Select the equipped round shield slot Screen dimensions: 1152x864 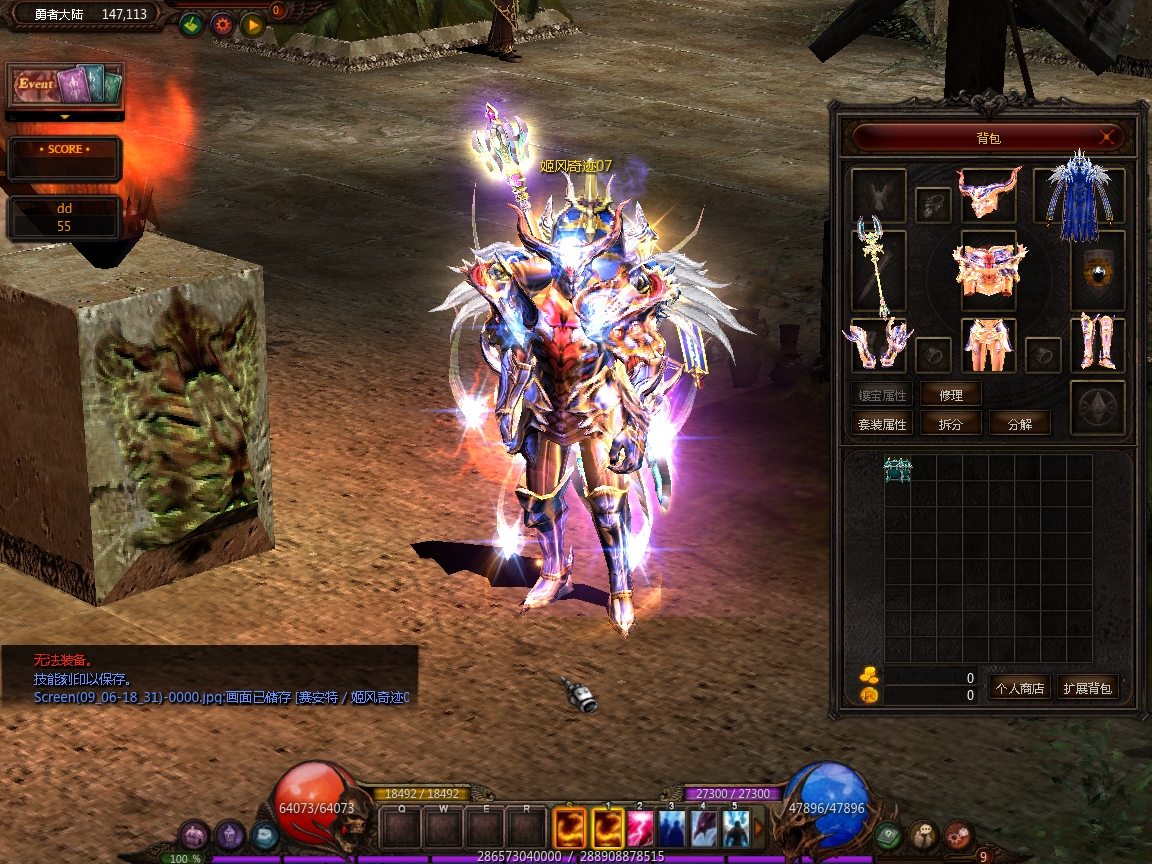pyautogui.click(x=1098, y=270)
